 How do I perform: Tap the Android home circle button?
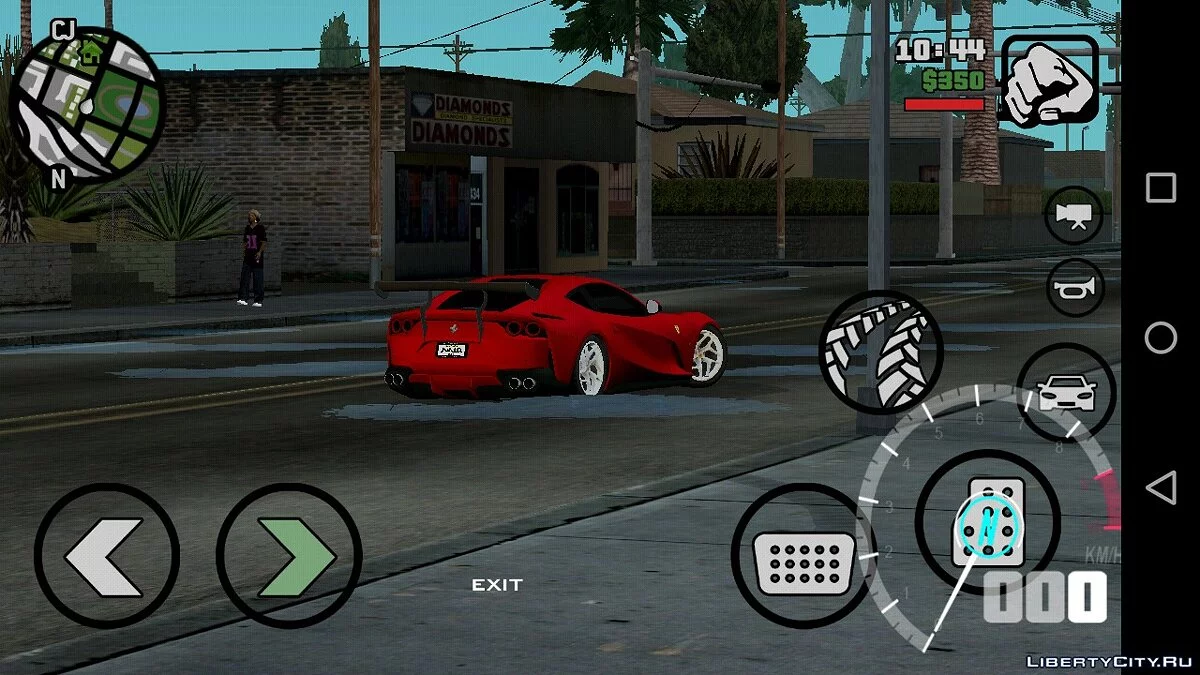click(x=1160, y=338)
